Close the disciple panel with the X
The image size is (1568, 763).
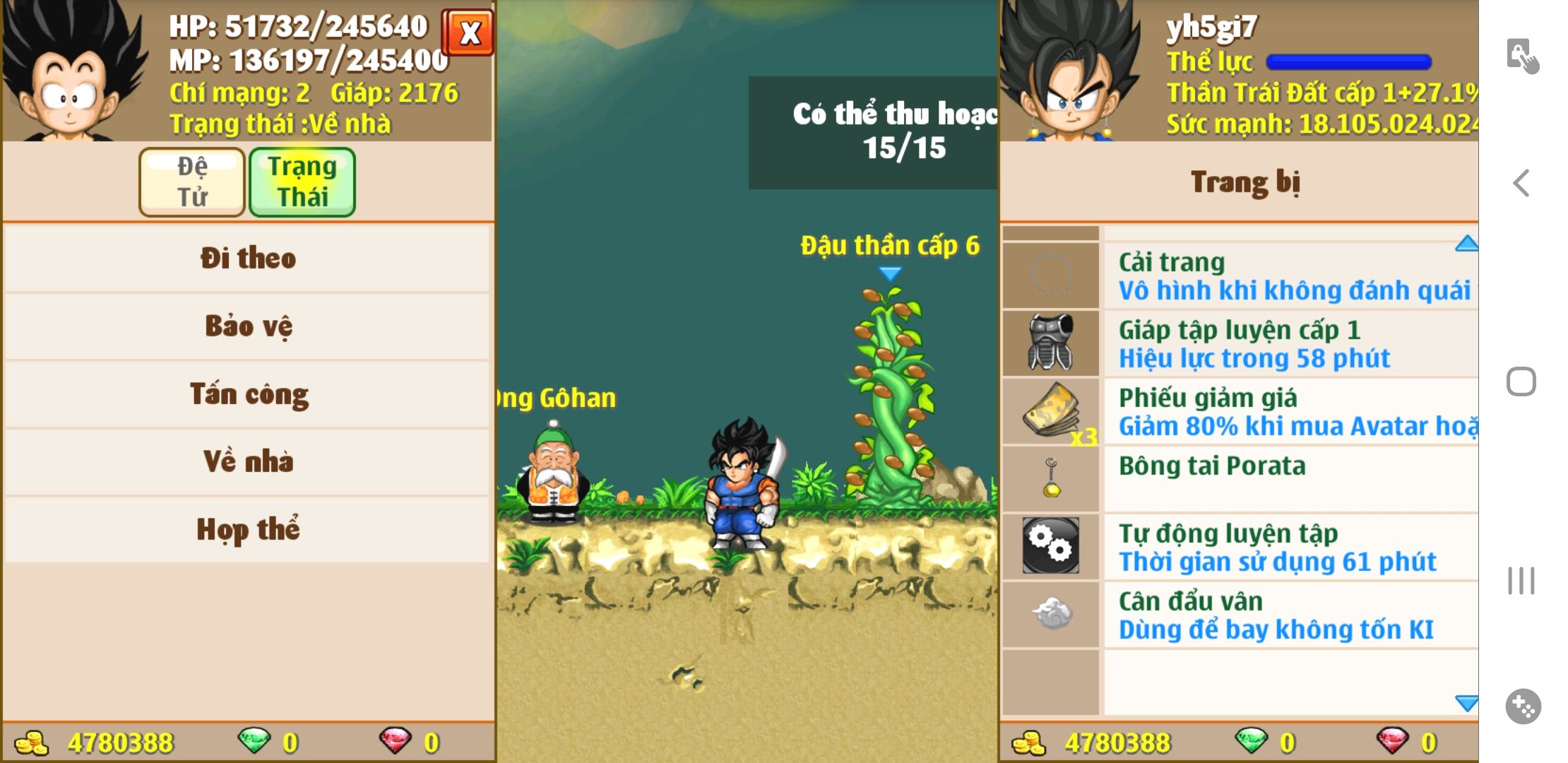point(468,32)
